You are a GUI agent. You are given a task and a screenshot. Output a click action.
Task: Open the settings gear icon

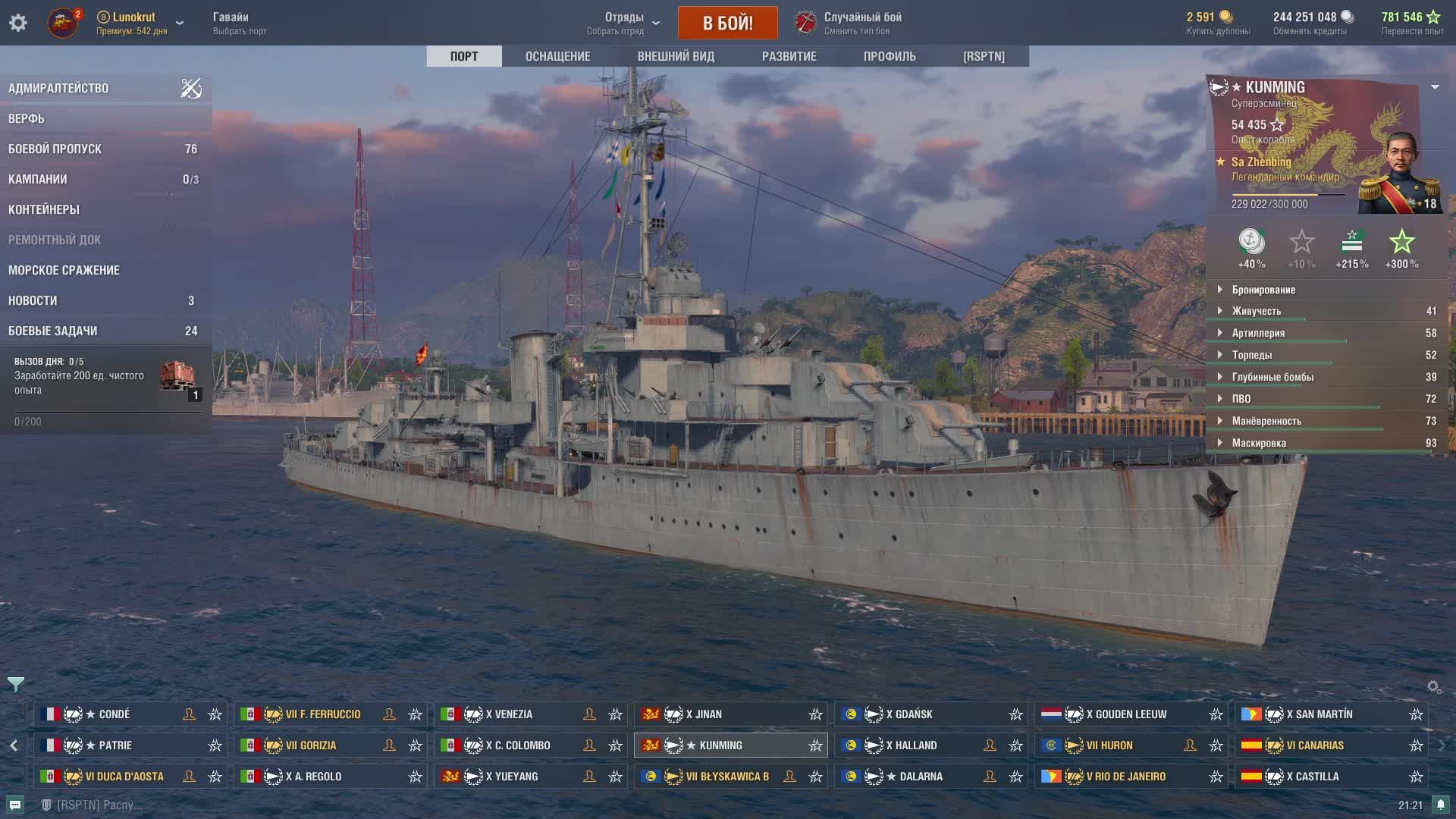click(x=18, y=23)
